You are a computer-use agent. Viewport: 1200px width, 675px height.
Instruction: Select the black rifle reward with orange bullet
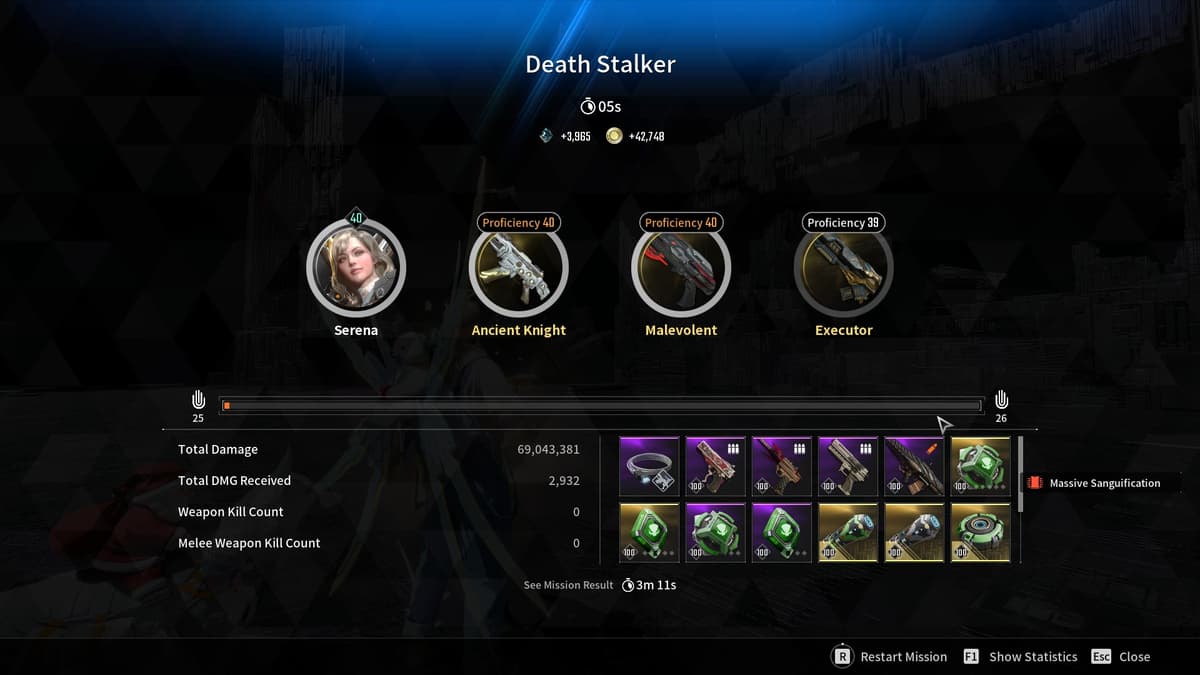914,466
